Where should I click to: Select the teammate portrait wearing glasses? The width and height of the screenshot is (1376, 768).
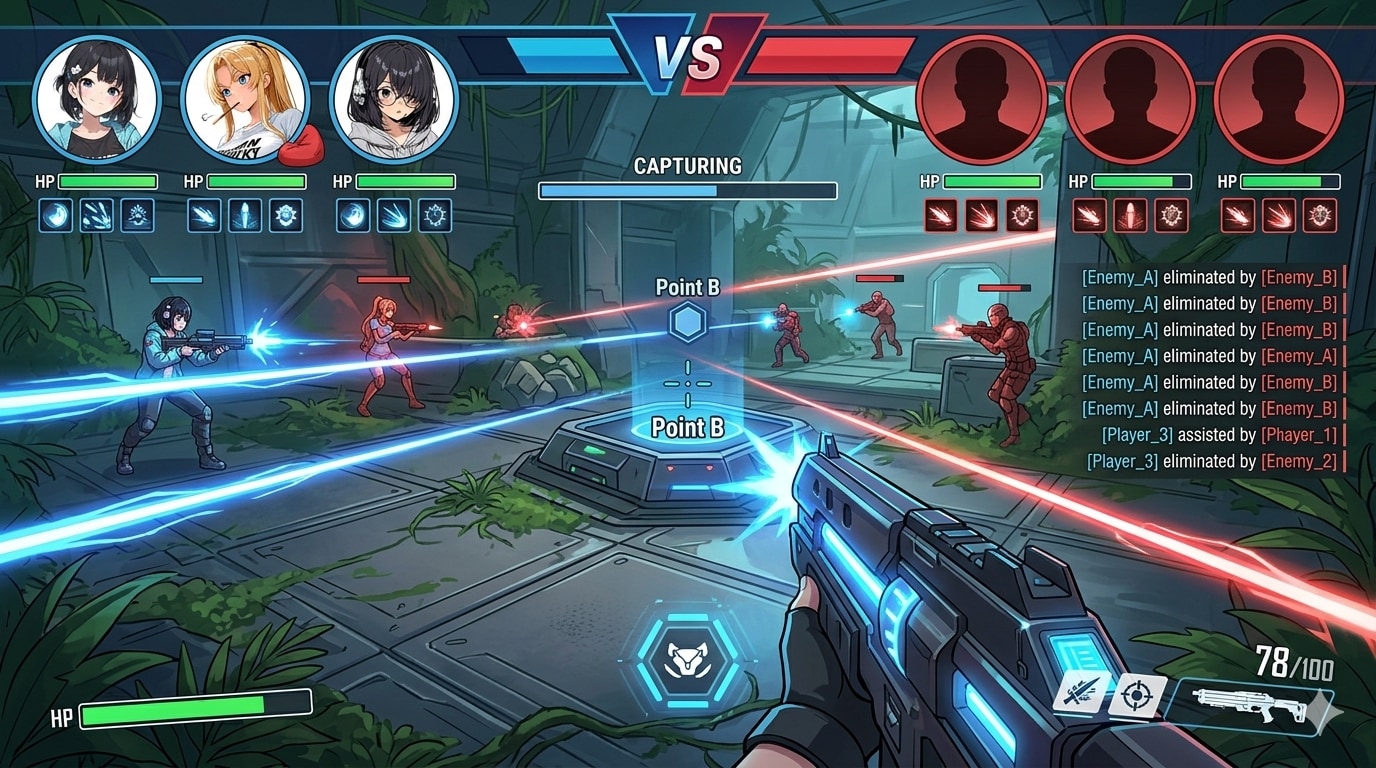393,100
